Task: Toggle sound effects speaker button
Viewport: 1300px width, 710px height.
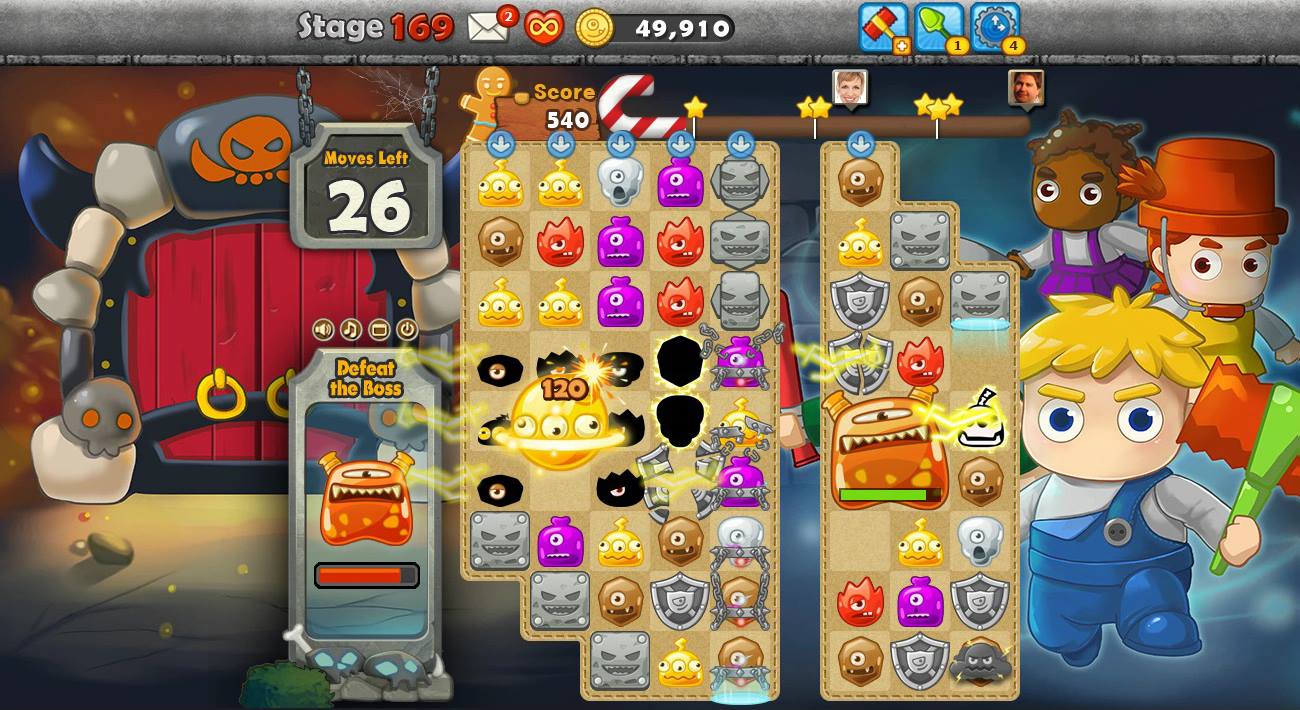Action: (323, 329)
